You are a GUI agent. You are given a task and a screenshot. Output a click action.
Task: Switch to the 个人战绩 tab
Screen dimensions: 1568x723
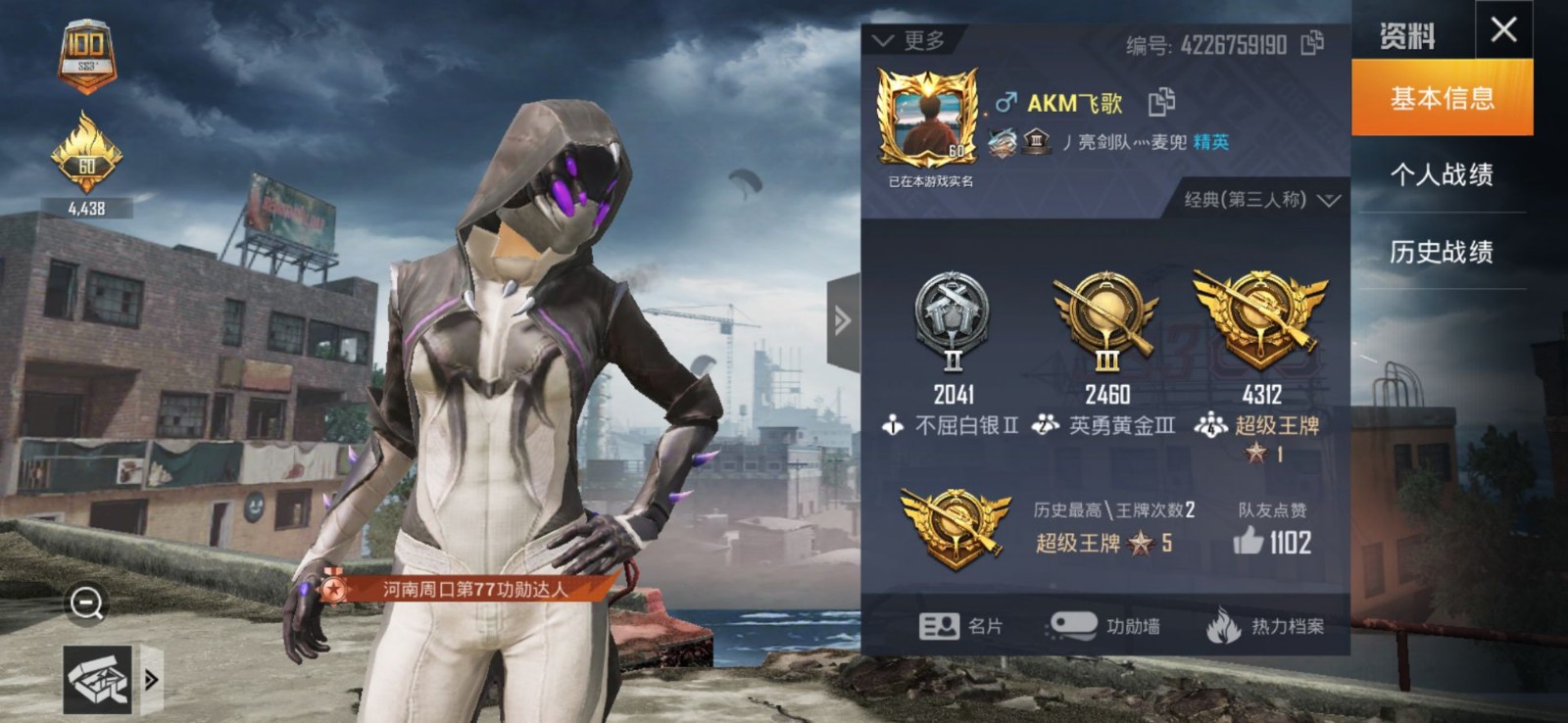point(1443,172)
